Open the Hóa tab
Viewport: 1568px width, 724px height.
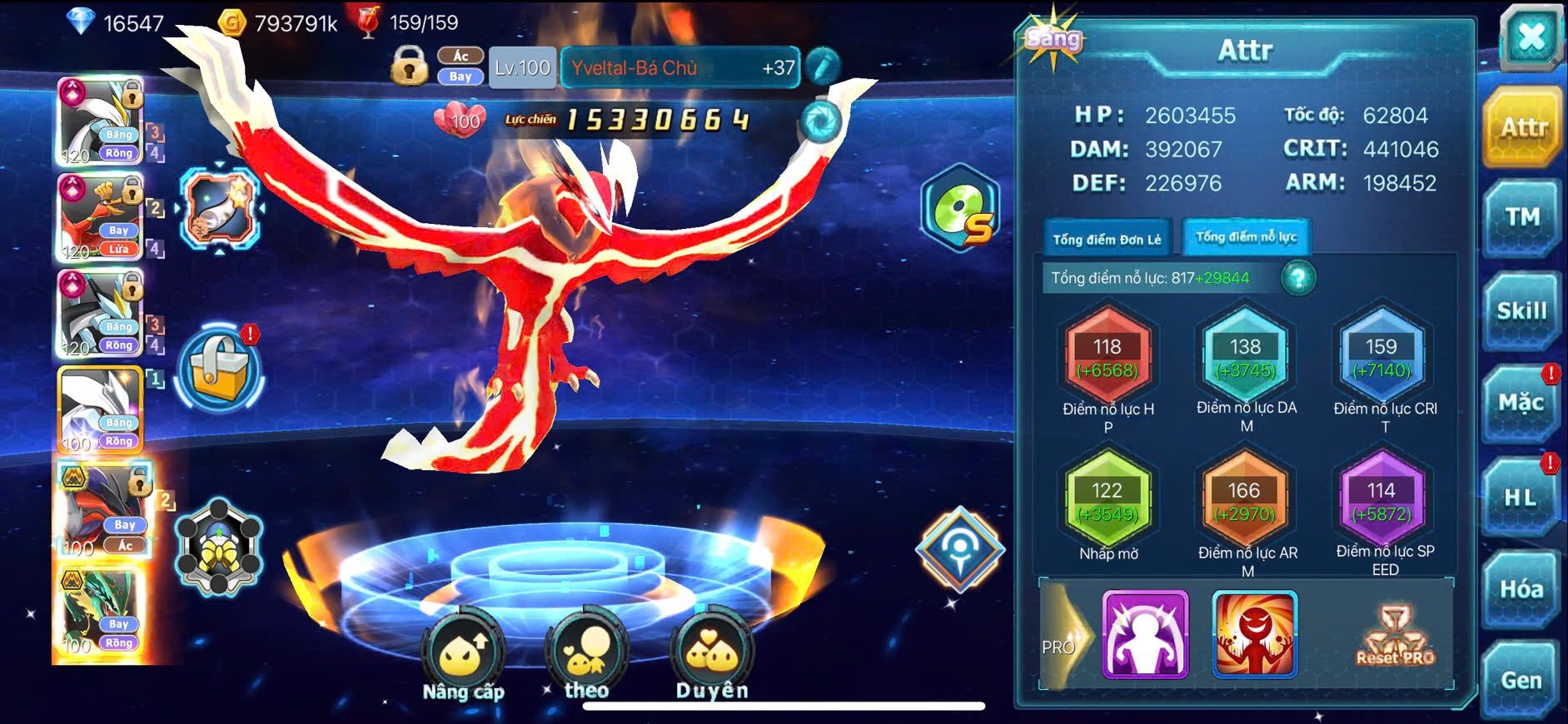coord(1521,589)
